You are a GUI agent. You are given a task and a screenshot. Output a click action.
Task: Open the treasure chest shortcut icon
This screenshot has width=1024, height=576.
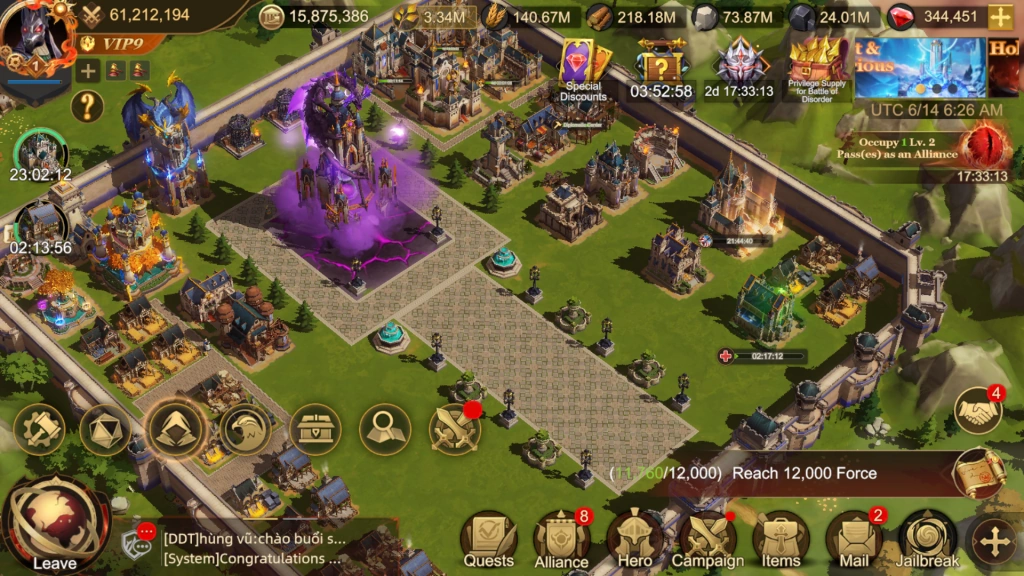click(315, 429)
